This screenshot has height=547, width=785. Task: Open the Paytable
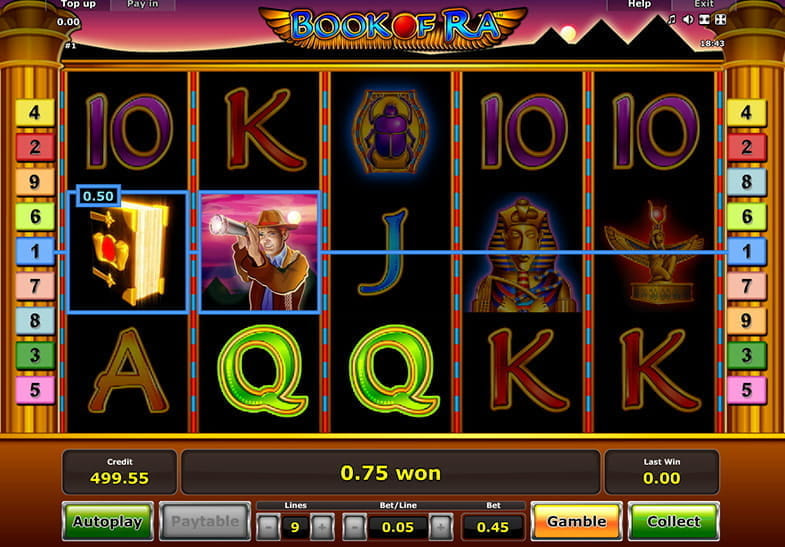click(205, 522)
